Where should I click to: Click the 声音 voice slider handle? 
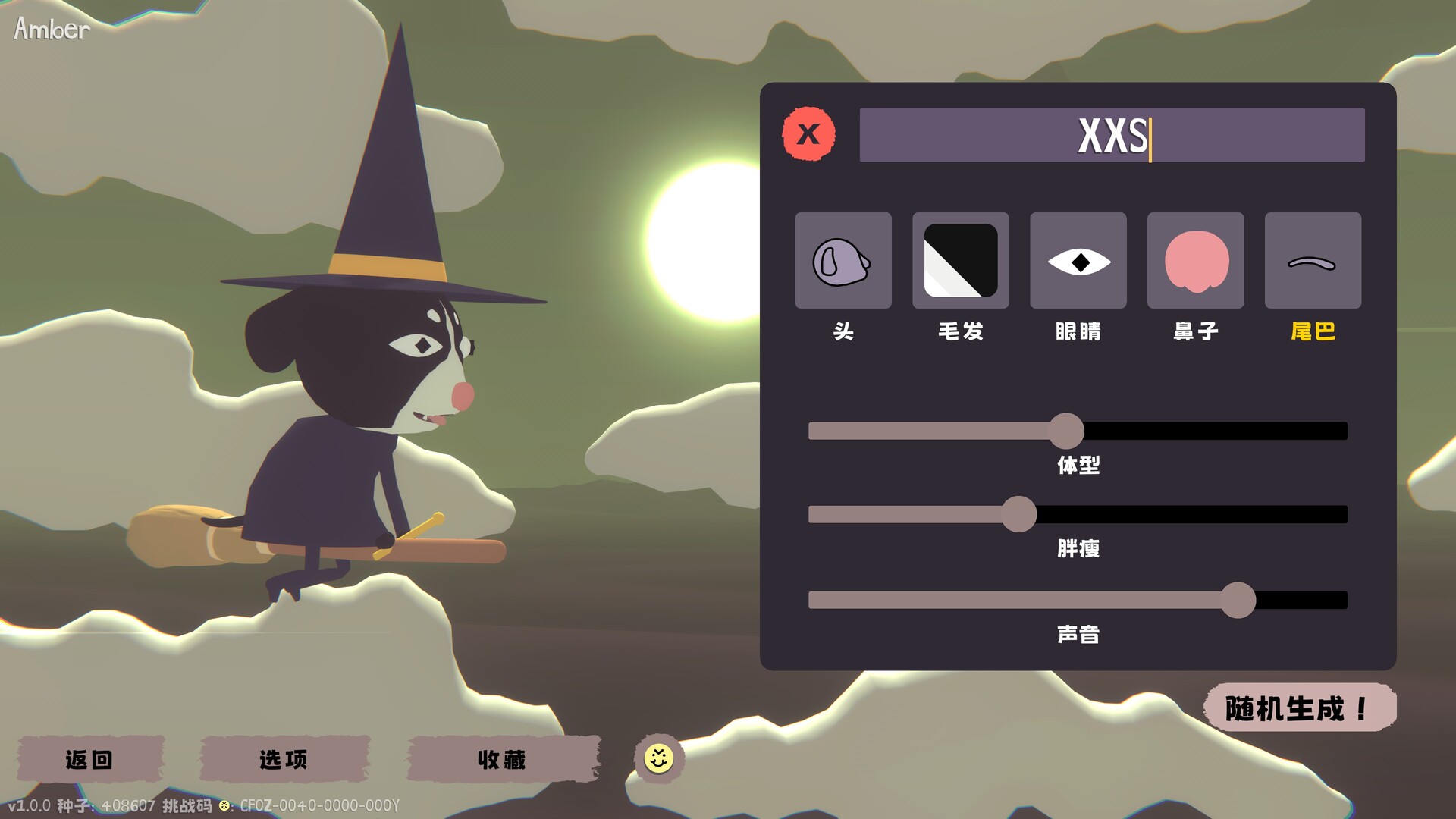[x=1239, y=599]
